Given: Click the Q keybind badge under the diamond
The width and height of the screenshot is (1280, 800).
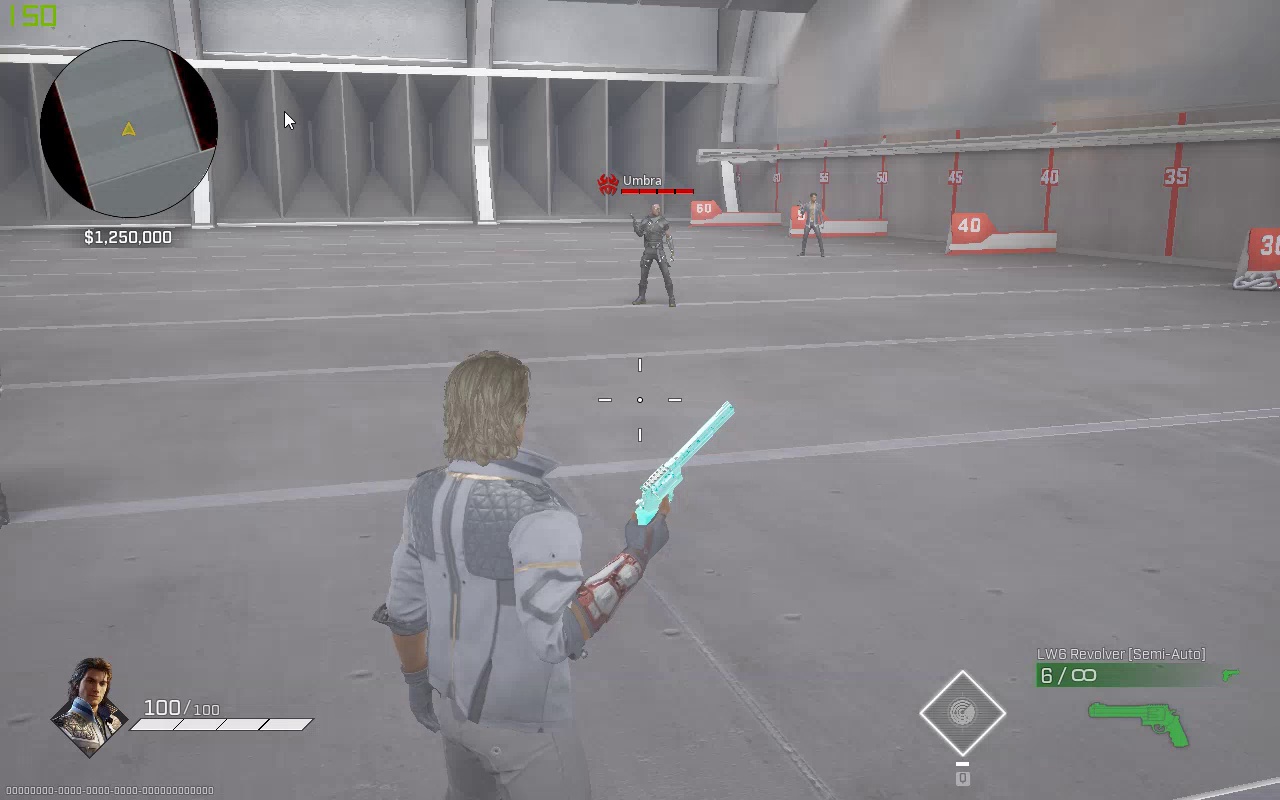Looking at the screenshot, I should (962, 777).
